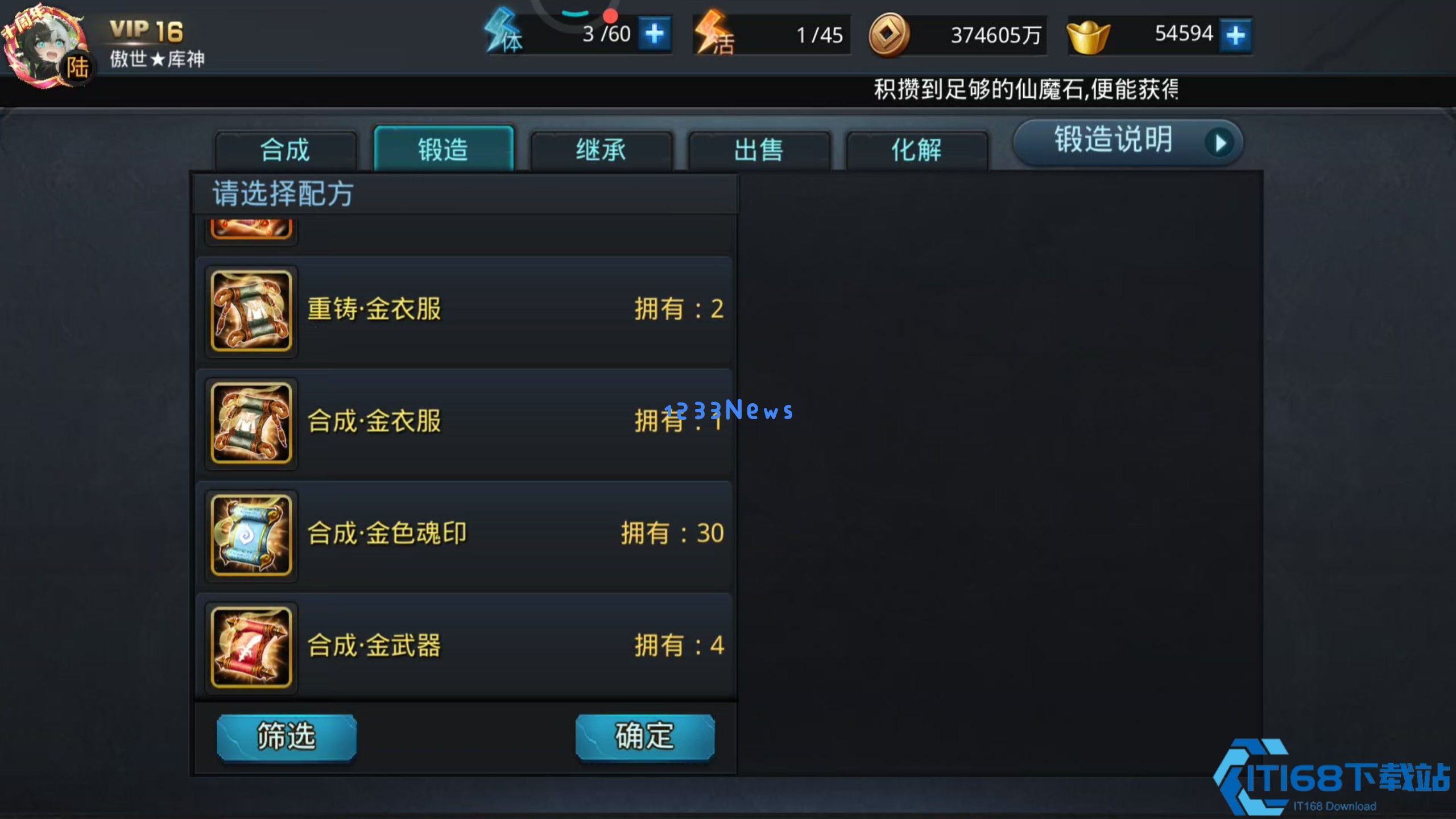Click the stamina 3/60 progress display
The width and height of the screenshot is (1456, 819).
click(605, 34)
